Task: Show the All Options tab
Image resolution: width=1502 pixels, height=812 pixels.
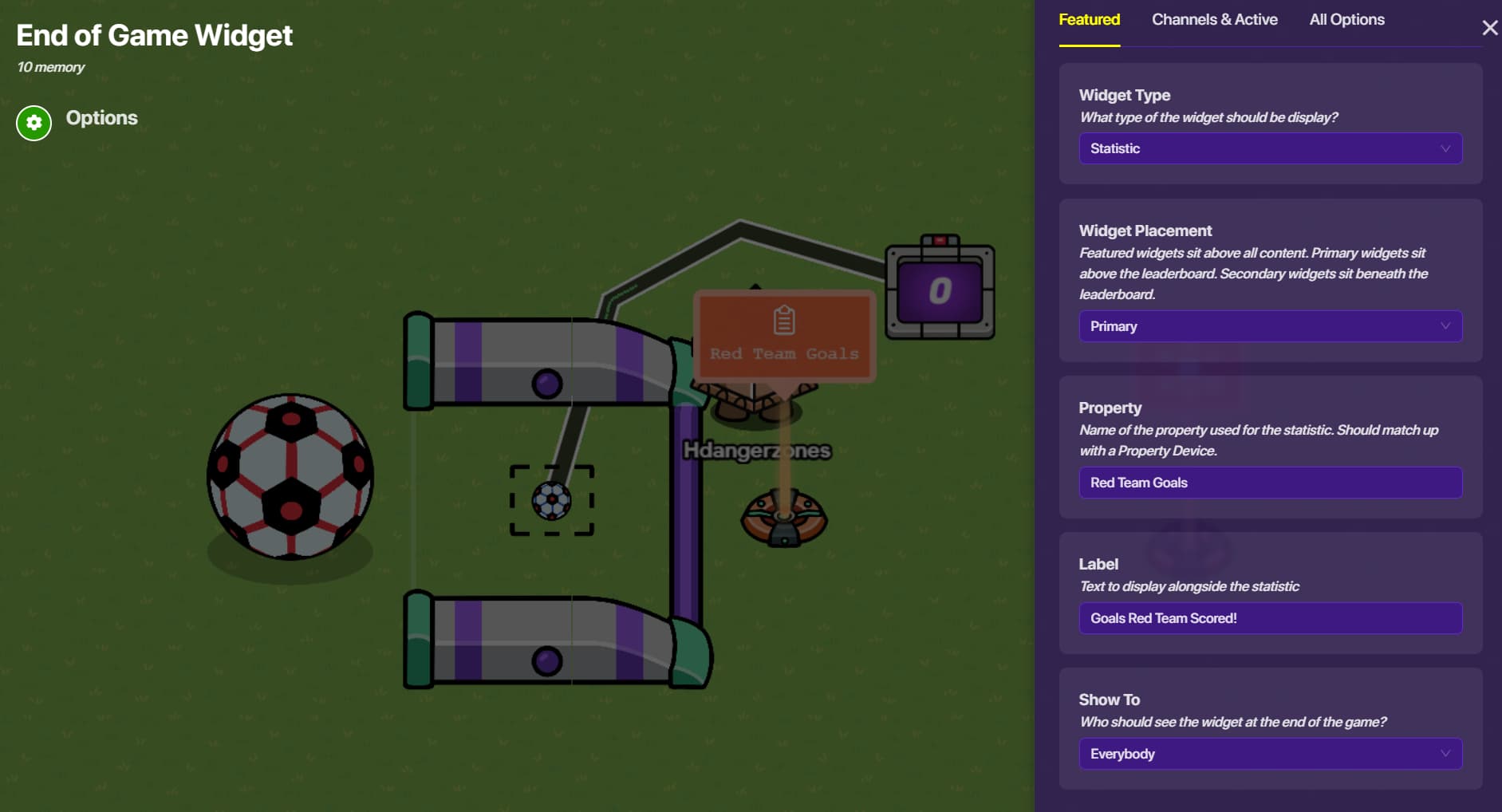Action: pos(1346,20)
